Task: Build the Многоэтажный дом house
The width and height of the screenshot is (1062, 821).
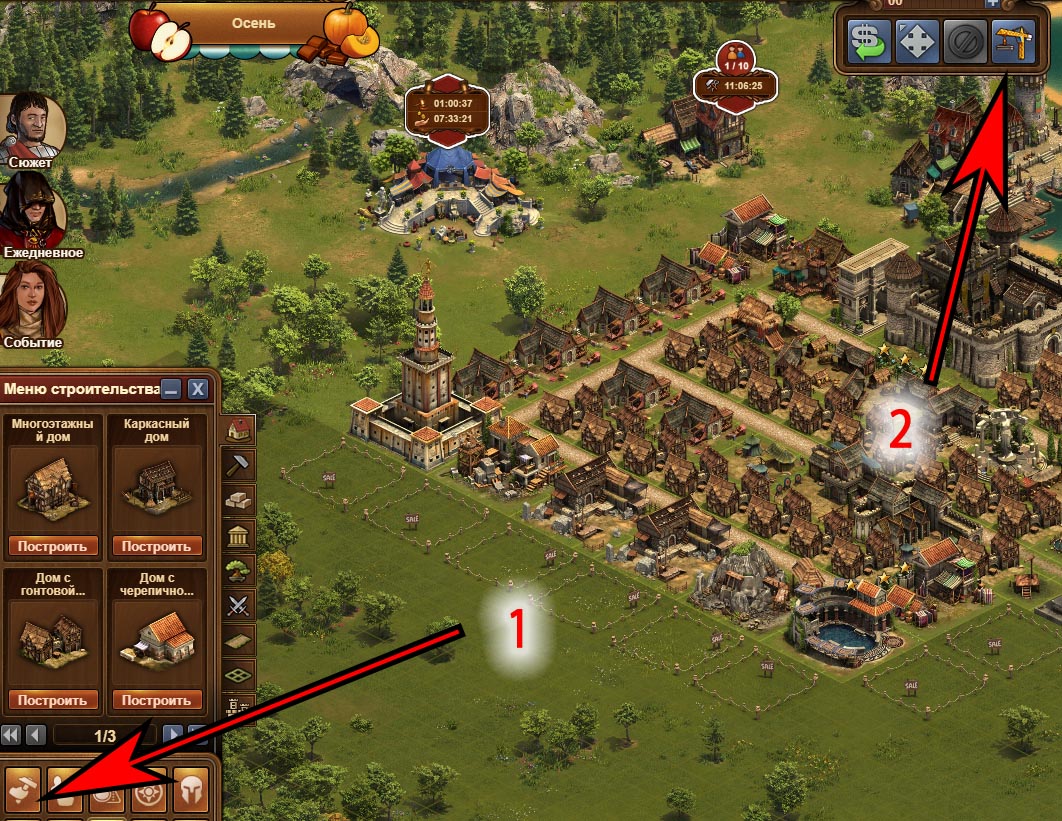Action: [x=56, y=546]
